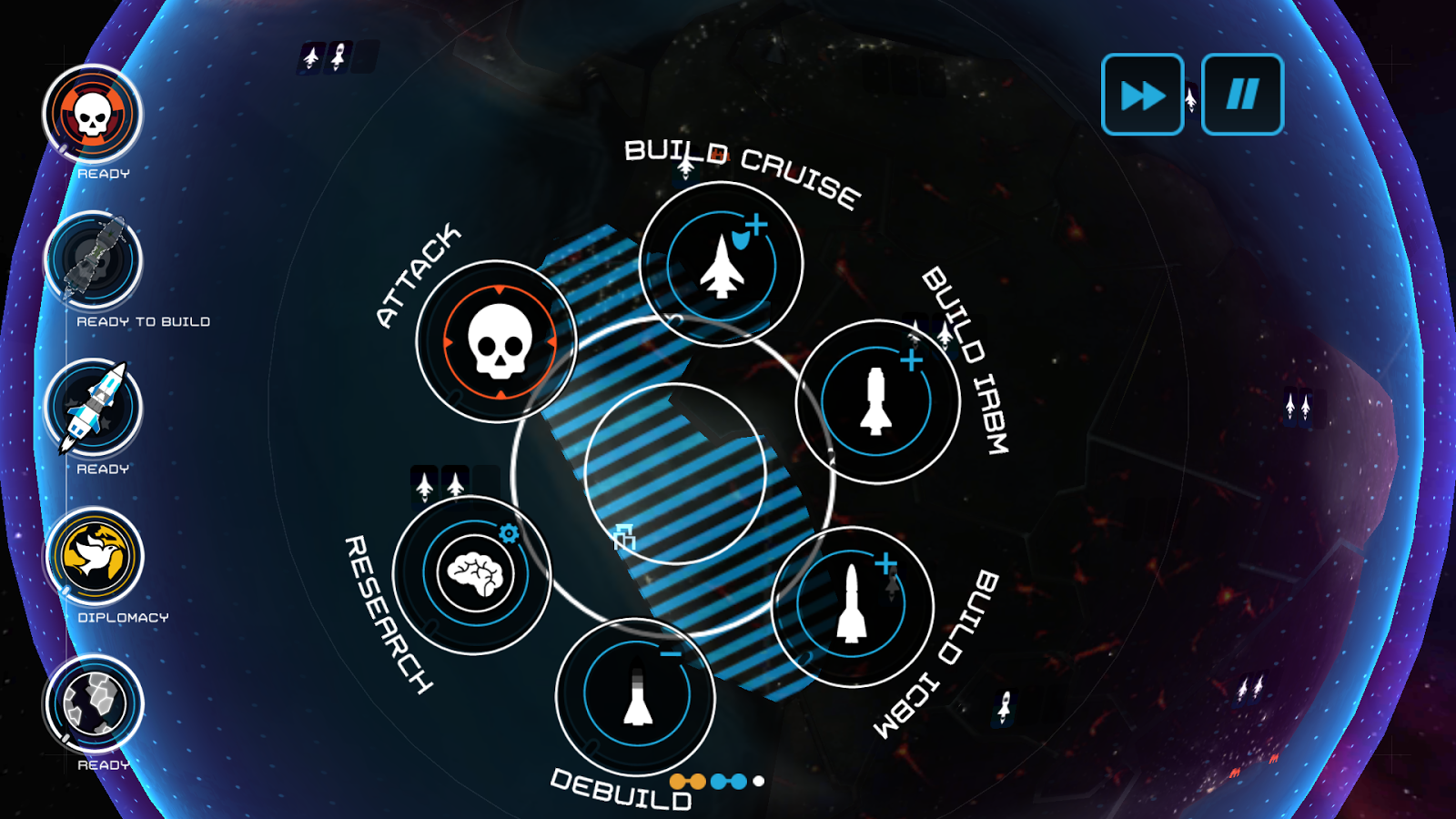
Task: Open the RESEARCH brain icon
Action: [473, 573]
